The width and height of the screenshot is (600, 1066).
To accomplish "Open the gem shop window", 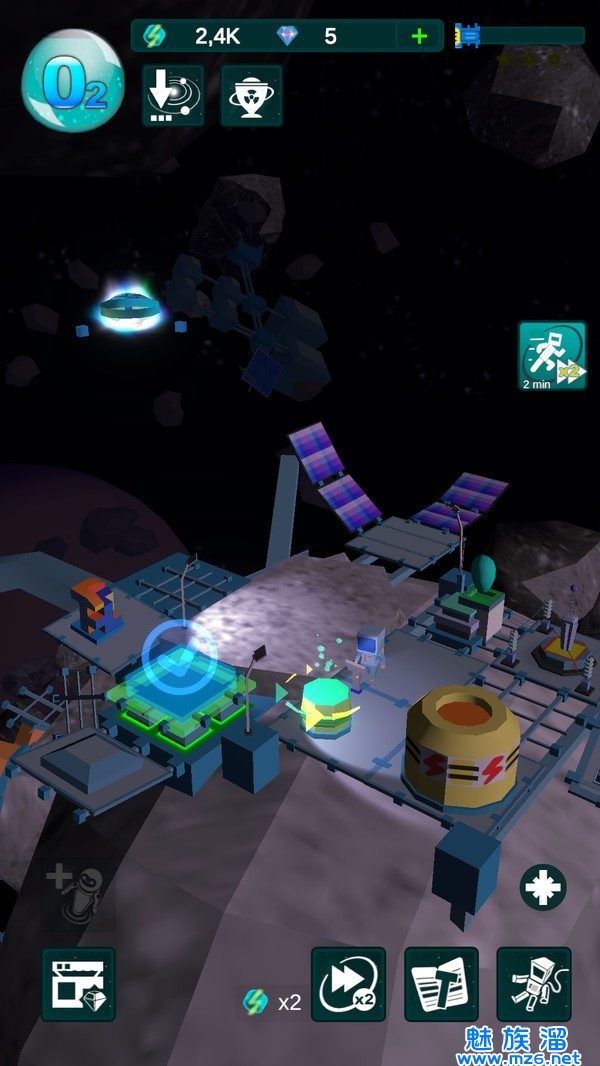I will (x=78, y=984).
